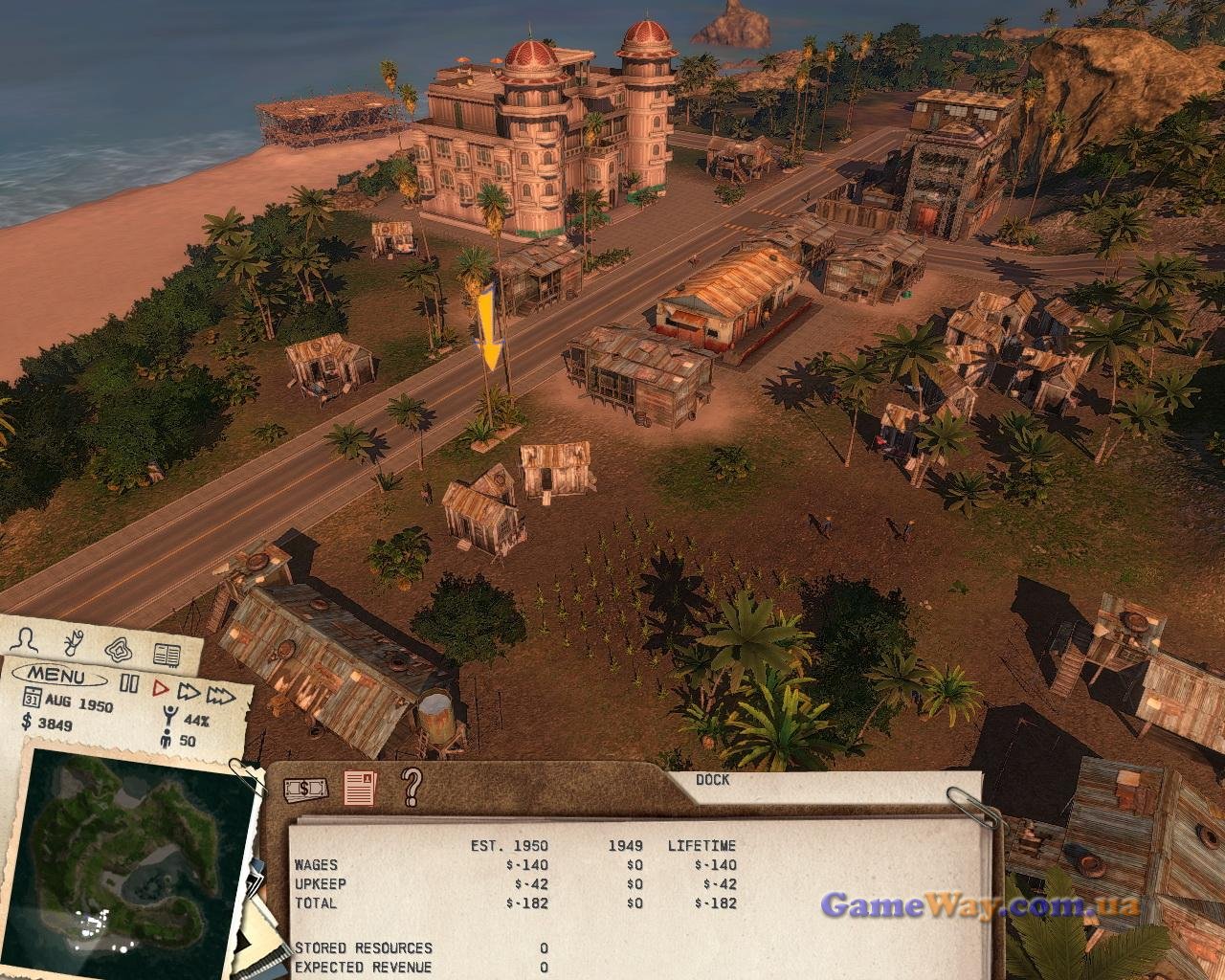Open the question mark help tab
The width and height of the screenshot is (1225, 980).
pos(412,787)
